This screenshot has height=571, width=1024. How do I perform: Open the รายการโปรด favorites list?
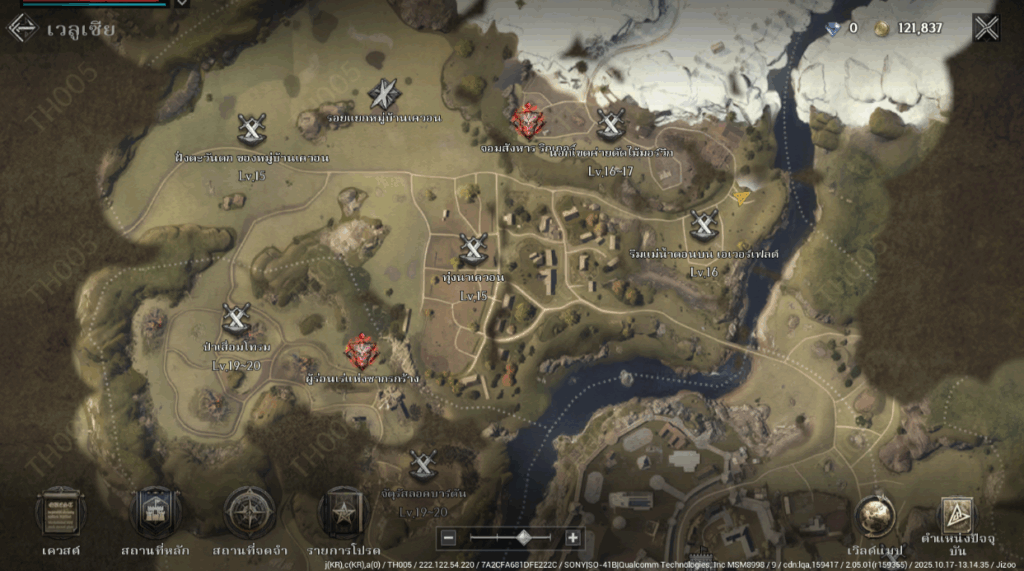tap(343, 512)
